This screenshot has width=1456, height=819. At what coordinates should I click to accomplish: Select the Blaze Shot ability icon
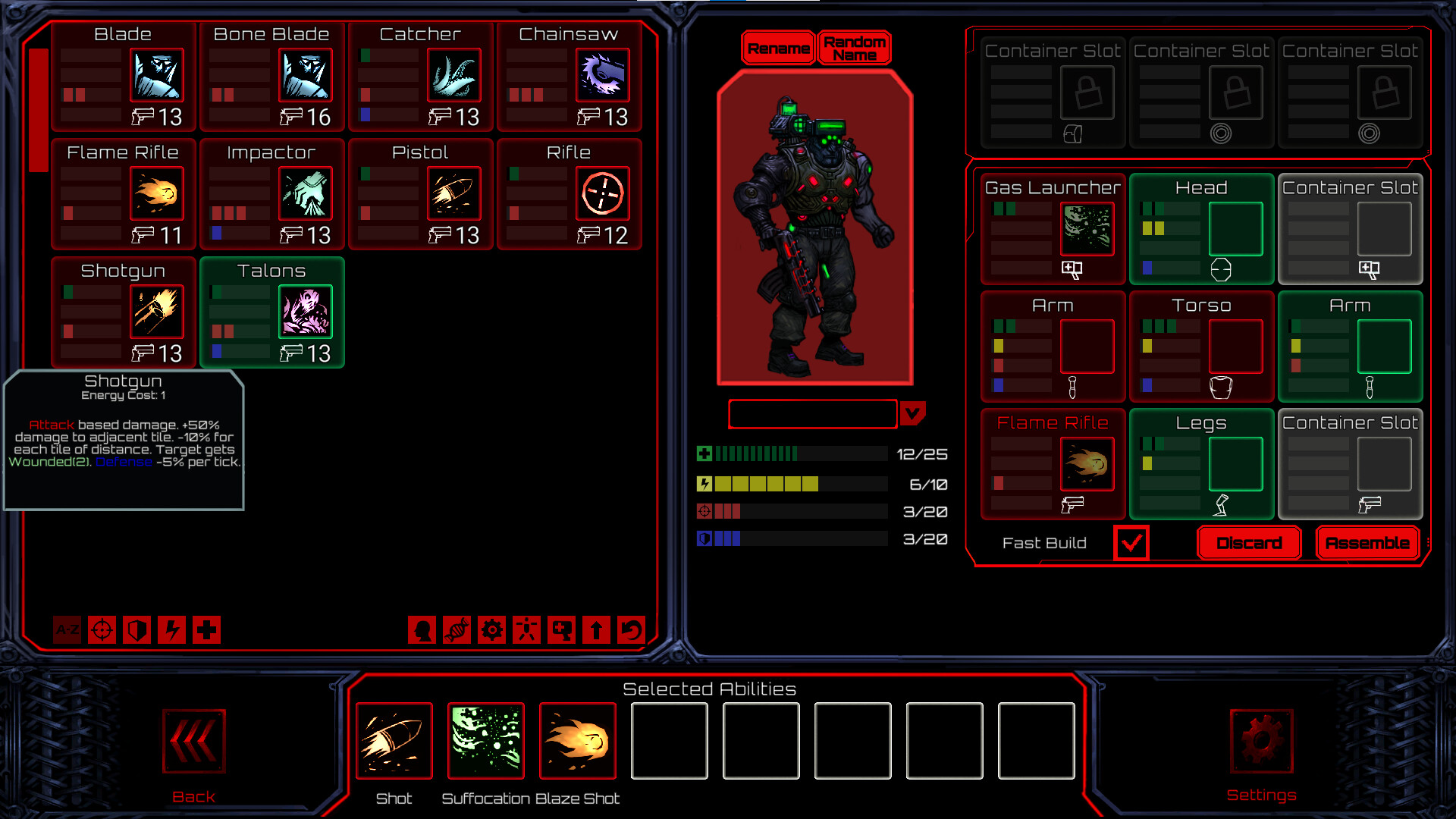(578, 741)
